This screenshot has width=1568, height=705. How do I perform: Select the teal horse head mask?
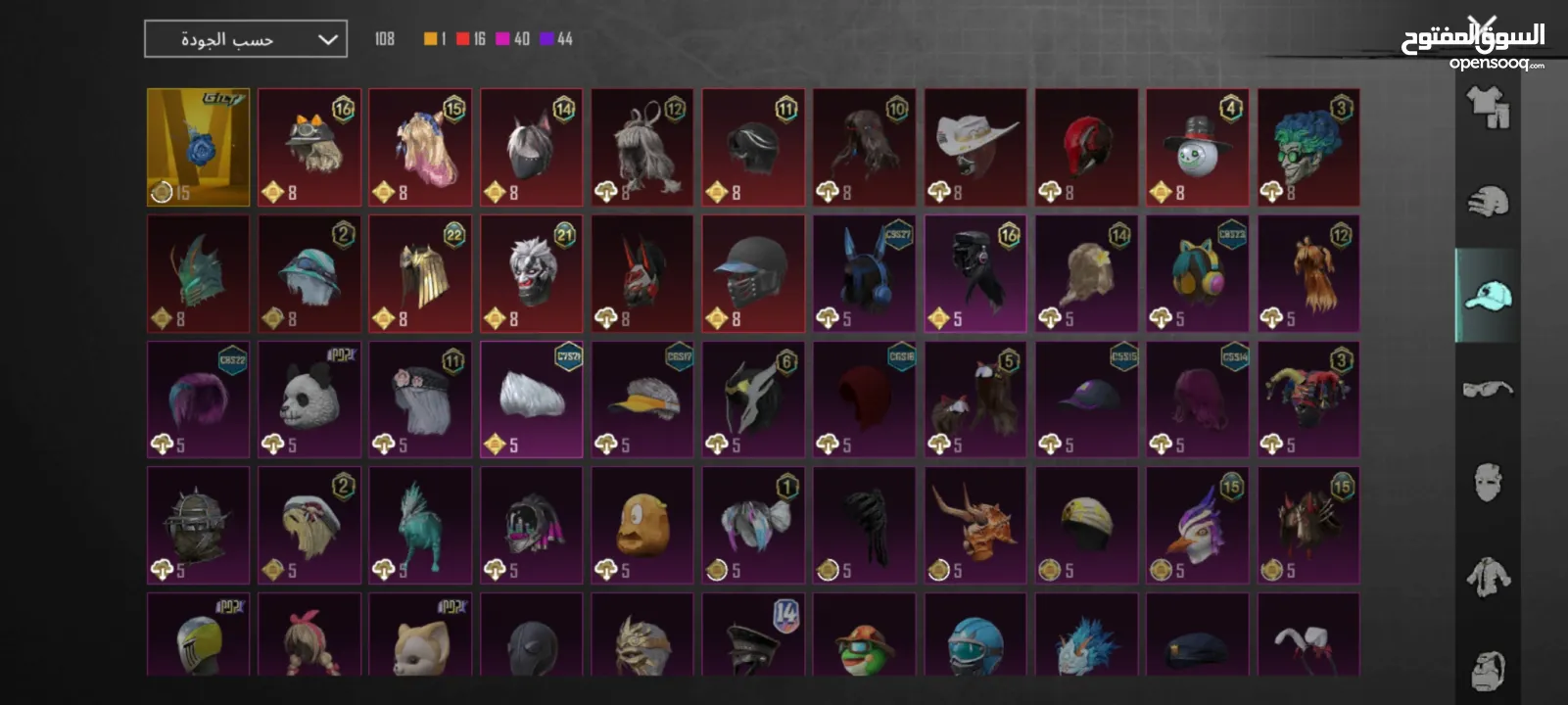coord(420,525)
